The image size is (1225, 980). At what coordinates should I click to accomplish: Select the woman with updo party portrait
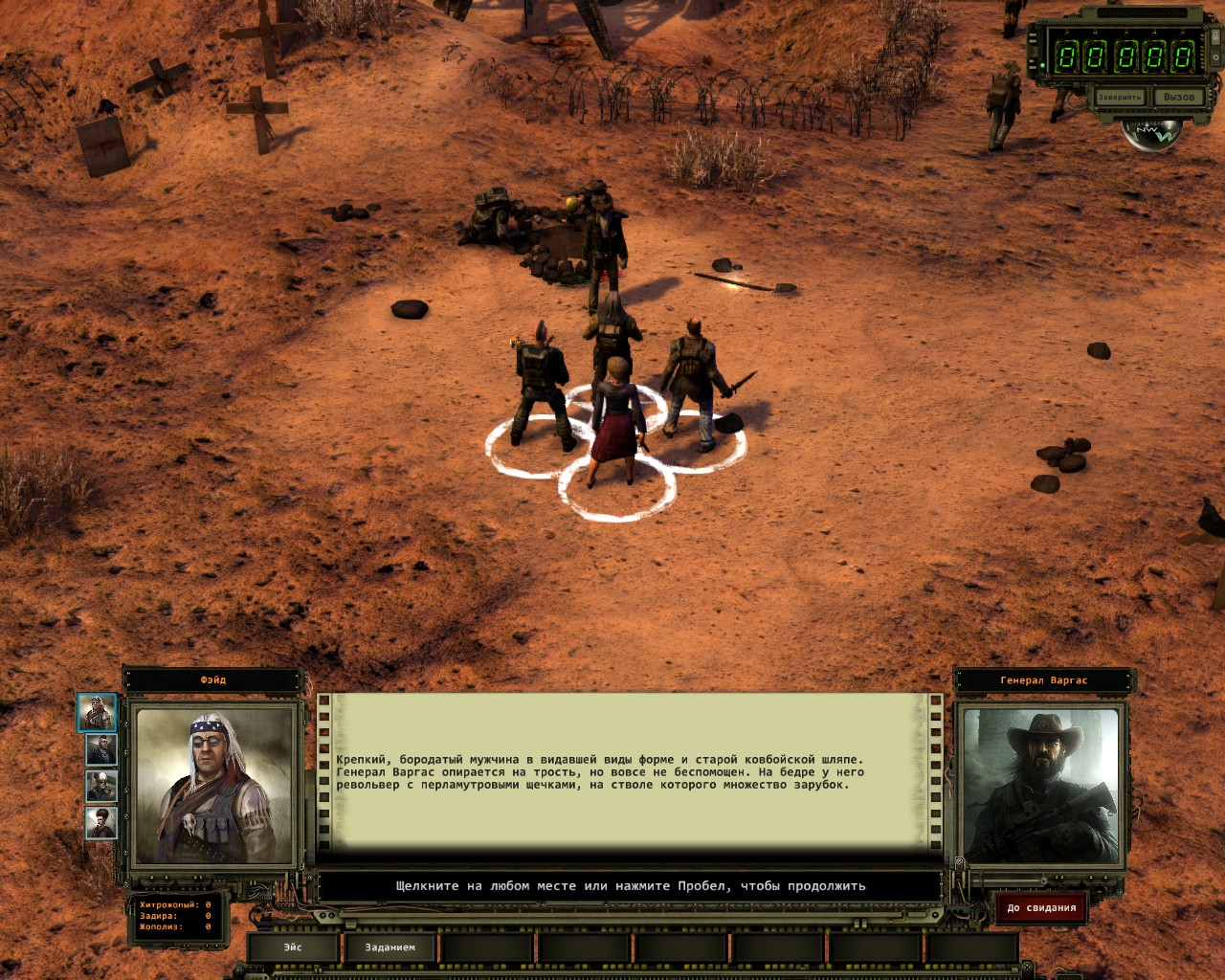tap(100, 822)
